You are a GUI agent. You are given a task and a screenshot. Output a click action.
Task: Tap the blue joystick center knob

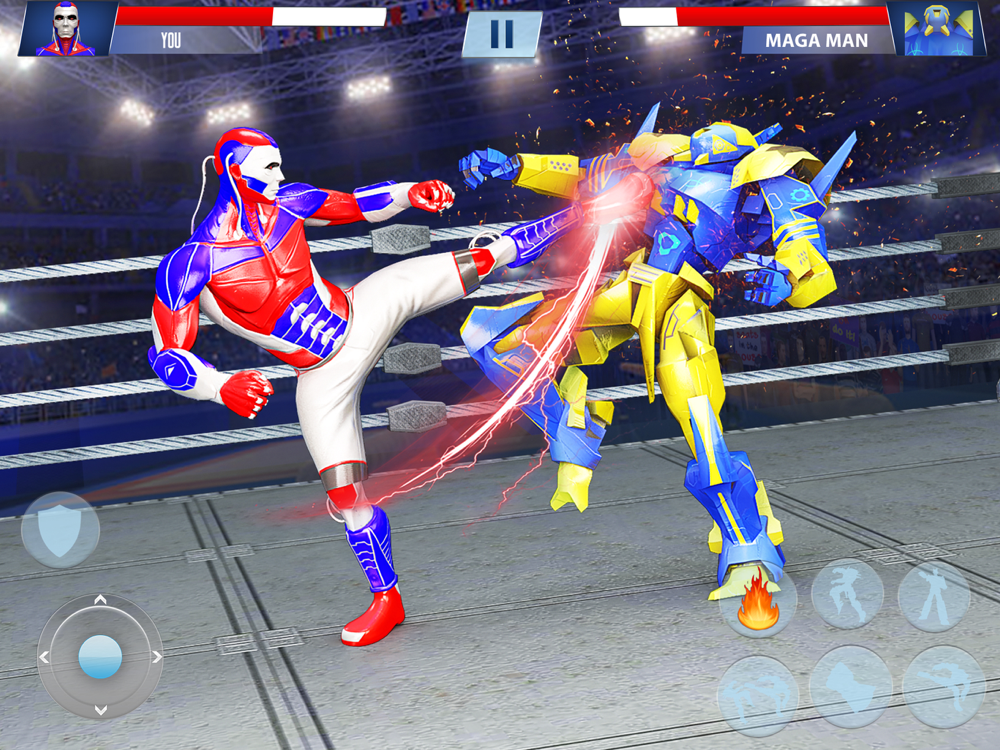[x=100, y=657]
